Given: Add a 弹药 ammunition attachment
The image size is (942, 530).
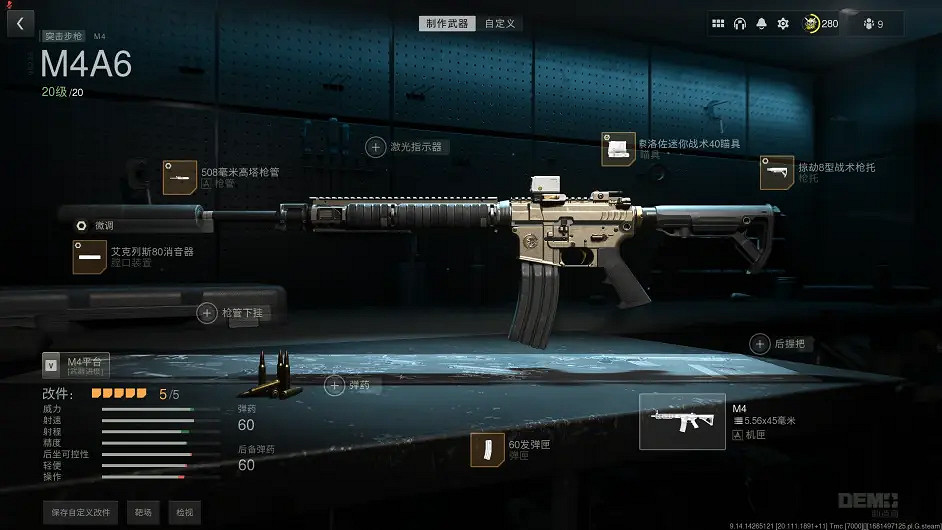Looking at the screenshot, I should (334, 384).
